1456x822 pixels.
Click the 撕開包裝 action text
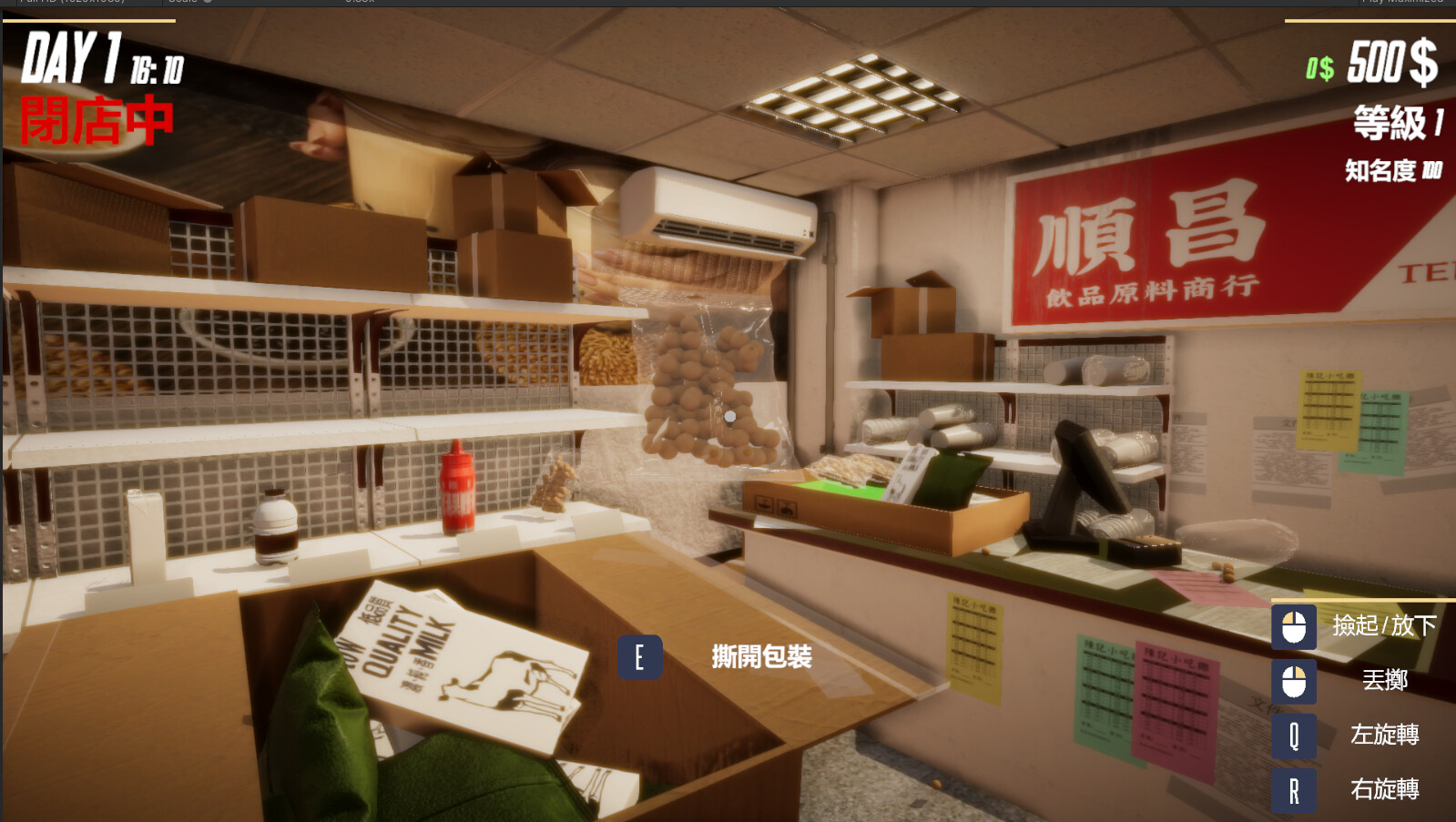759,655
